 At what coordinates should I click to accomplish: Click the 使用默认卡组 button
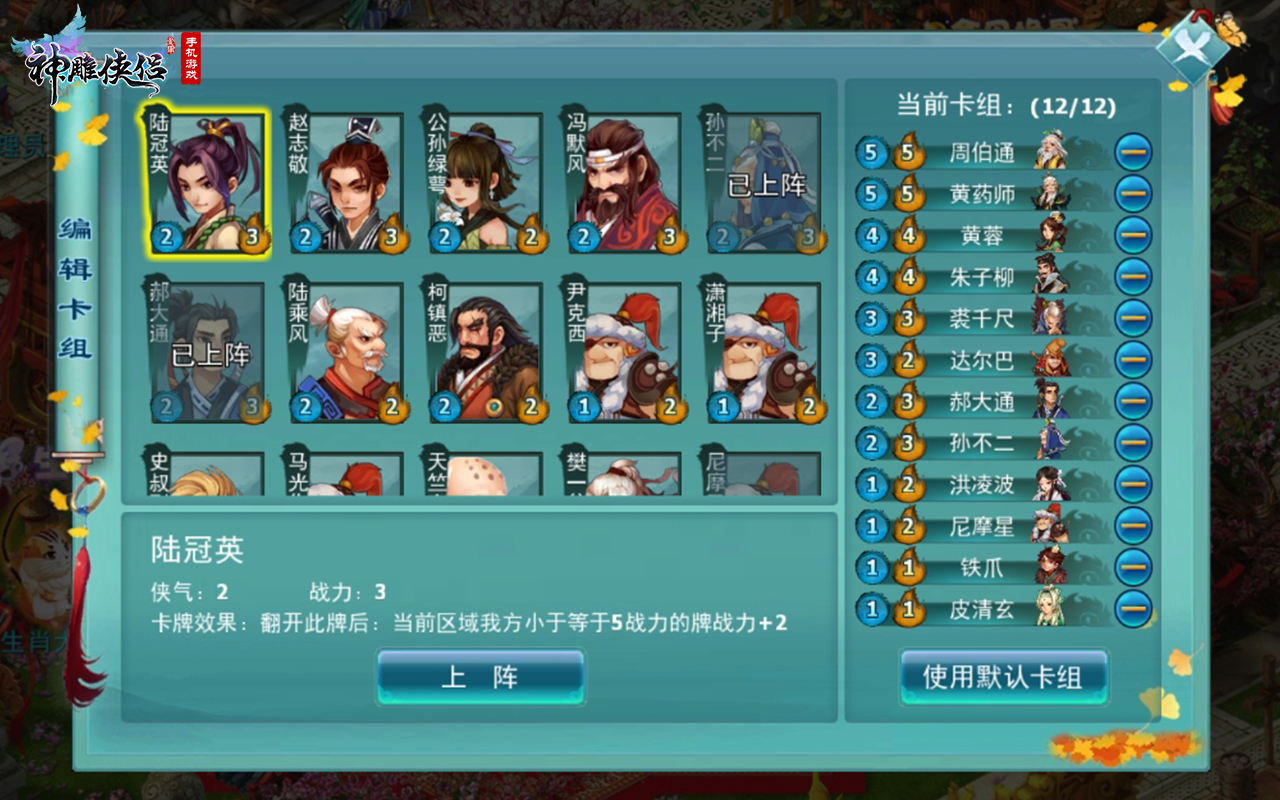(x=1004, y=675)
